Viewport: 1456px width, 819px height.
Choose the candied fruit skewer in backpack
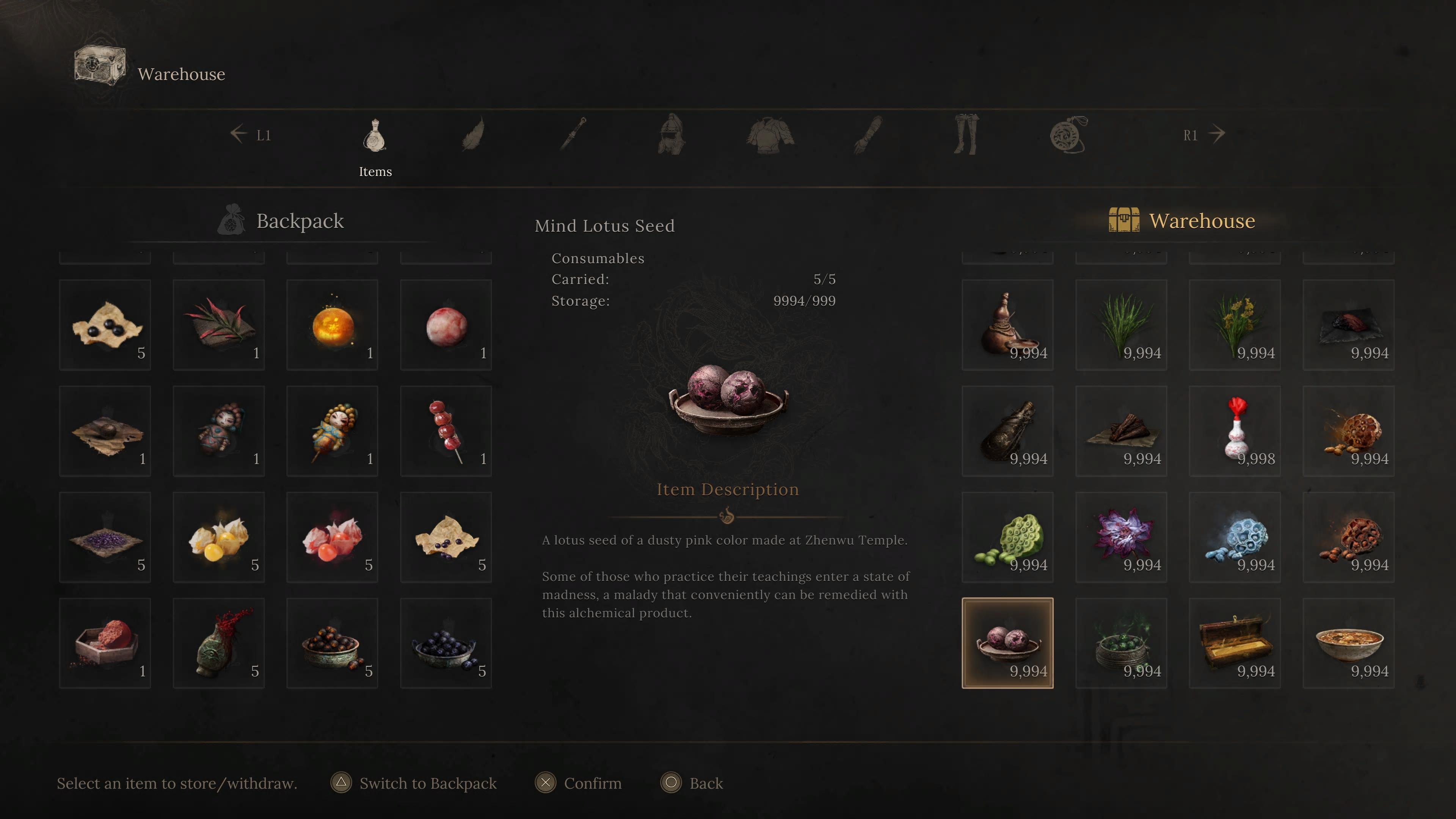coord(446,431)
